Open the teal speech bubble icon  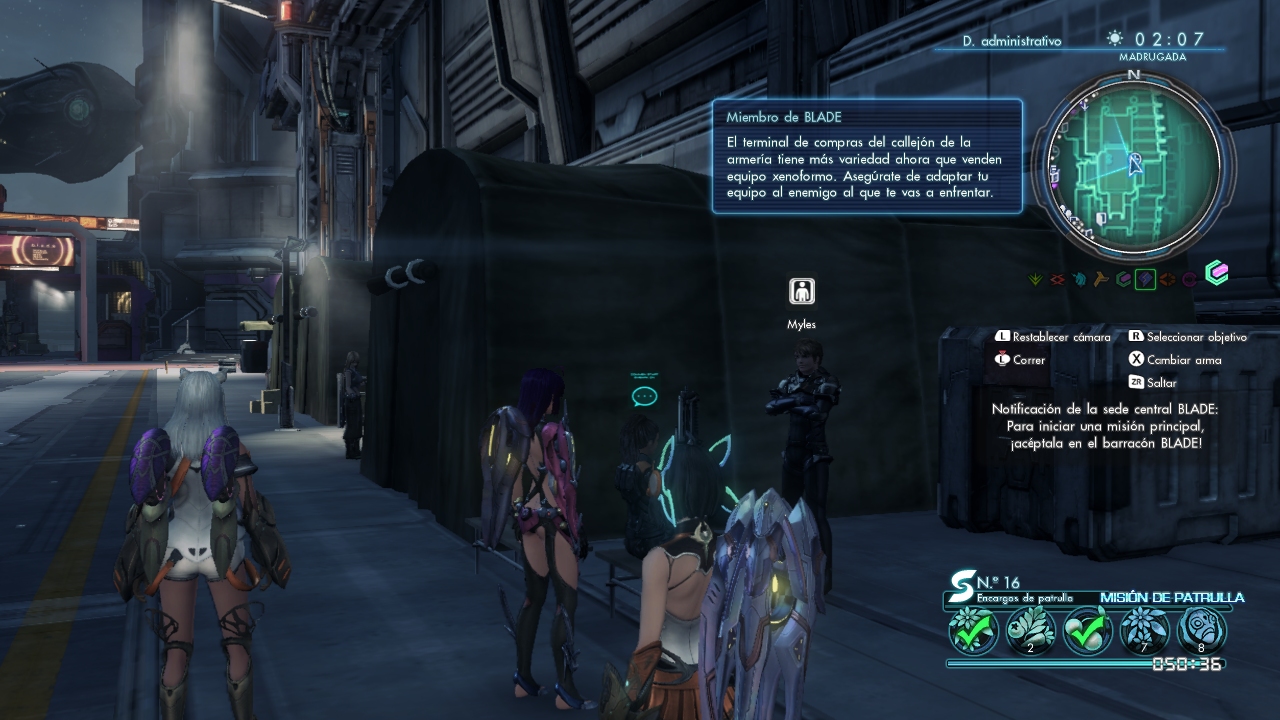point(644,396)
